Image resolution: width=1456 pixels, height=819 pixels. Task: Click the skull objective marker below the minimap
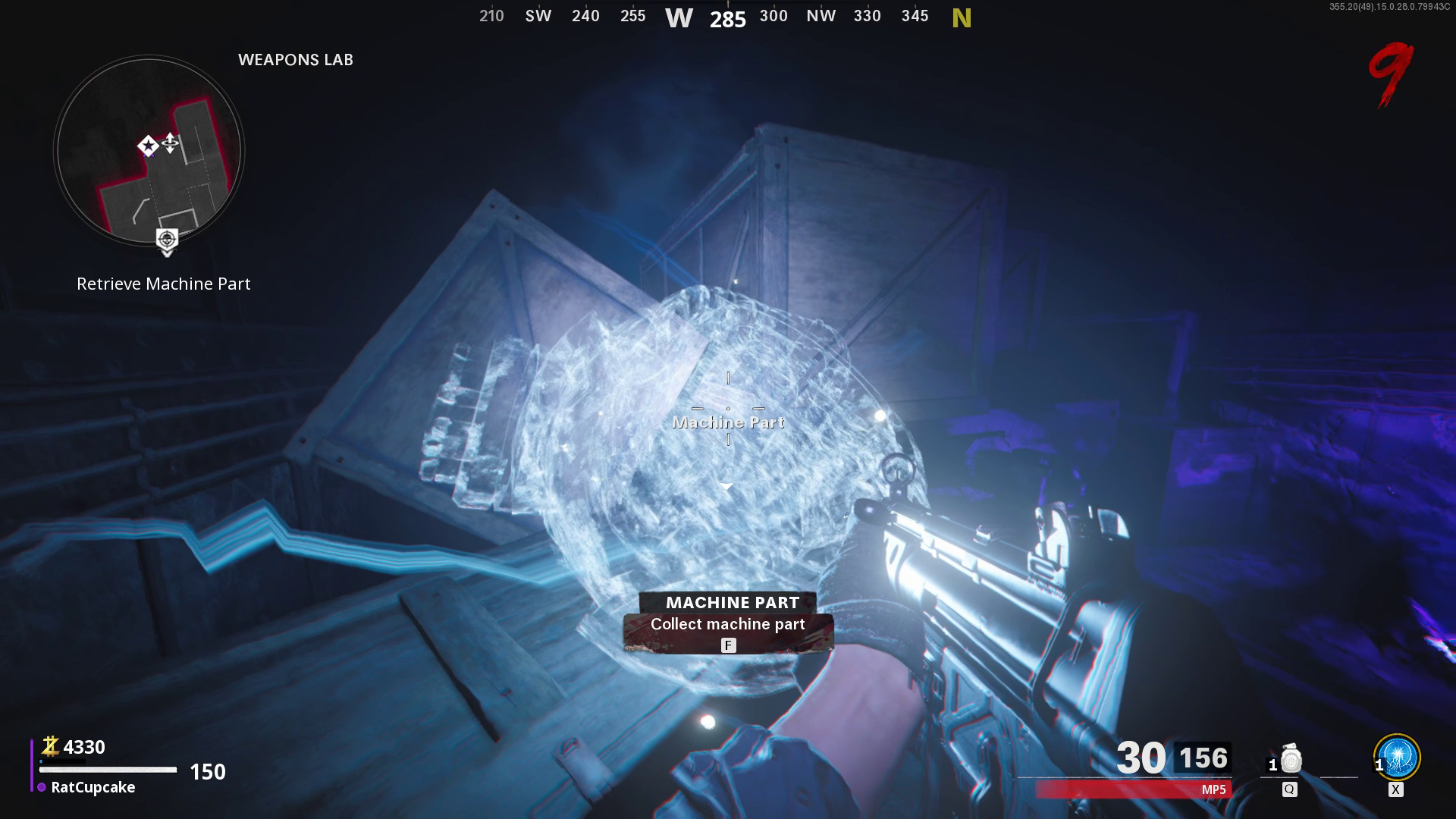[166, 238]
